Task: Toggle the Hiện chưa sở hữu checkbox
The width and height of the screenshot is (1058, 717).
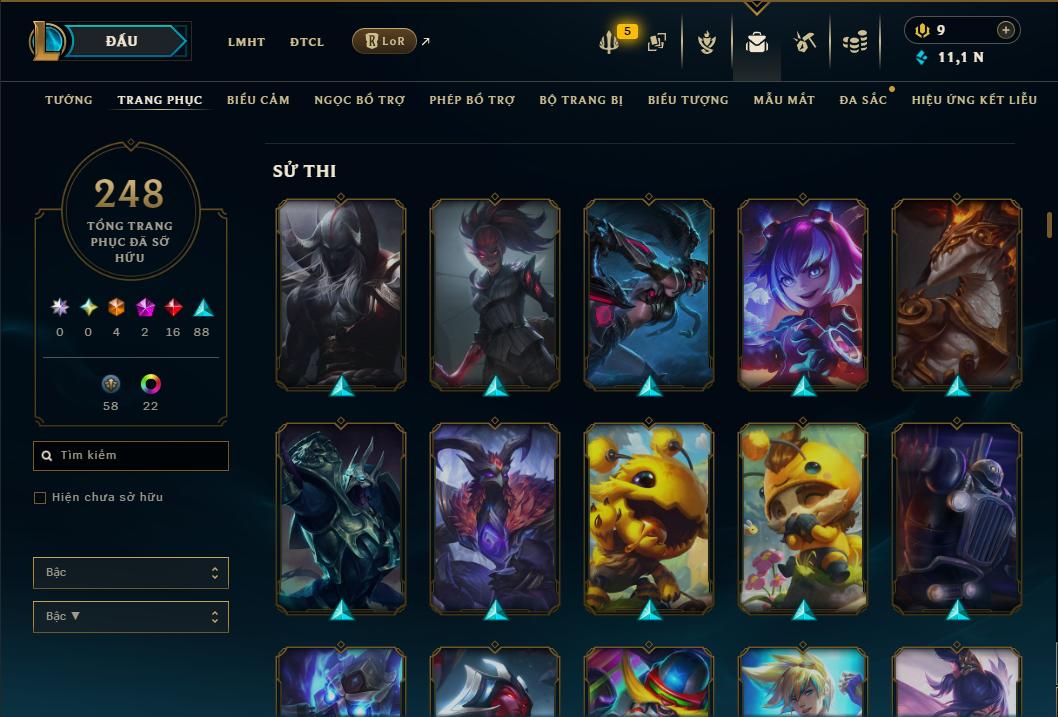Action: click(40, 498)
